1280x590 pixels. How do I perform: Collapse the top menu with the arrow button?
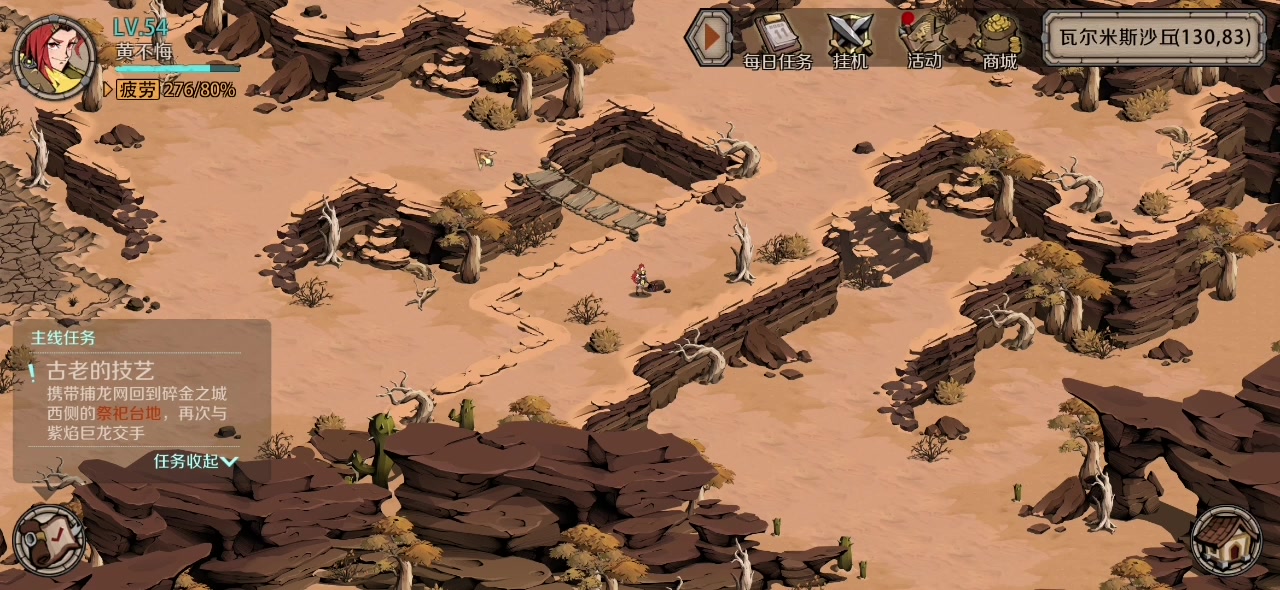click(x=711, y=38)
